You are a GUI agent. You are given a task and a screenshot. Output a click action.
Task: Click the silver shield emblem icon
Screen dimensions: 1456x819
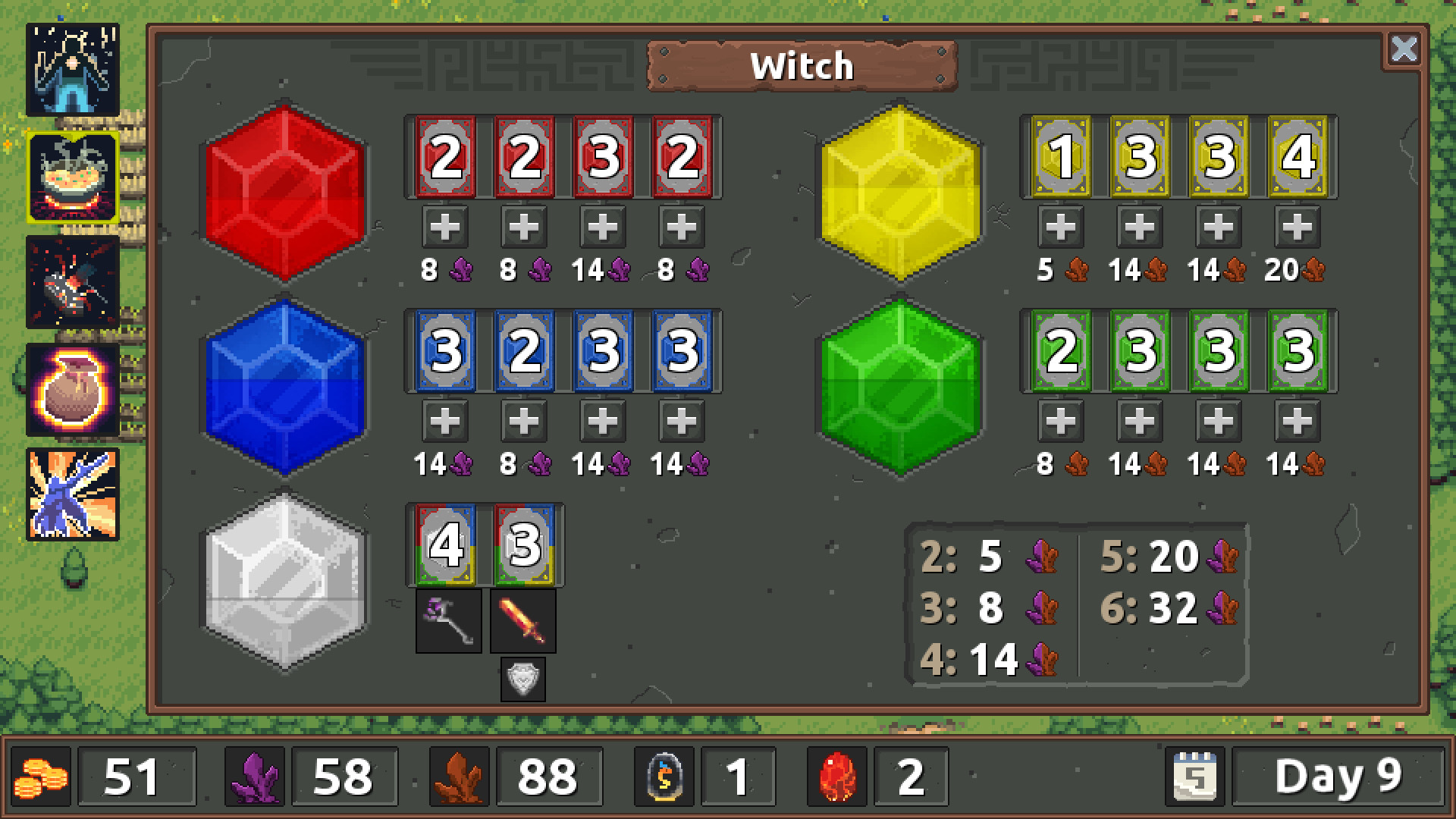coord(522,679)
